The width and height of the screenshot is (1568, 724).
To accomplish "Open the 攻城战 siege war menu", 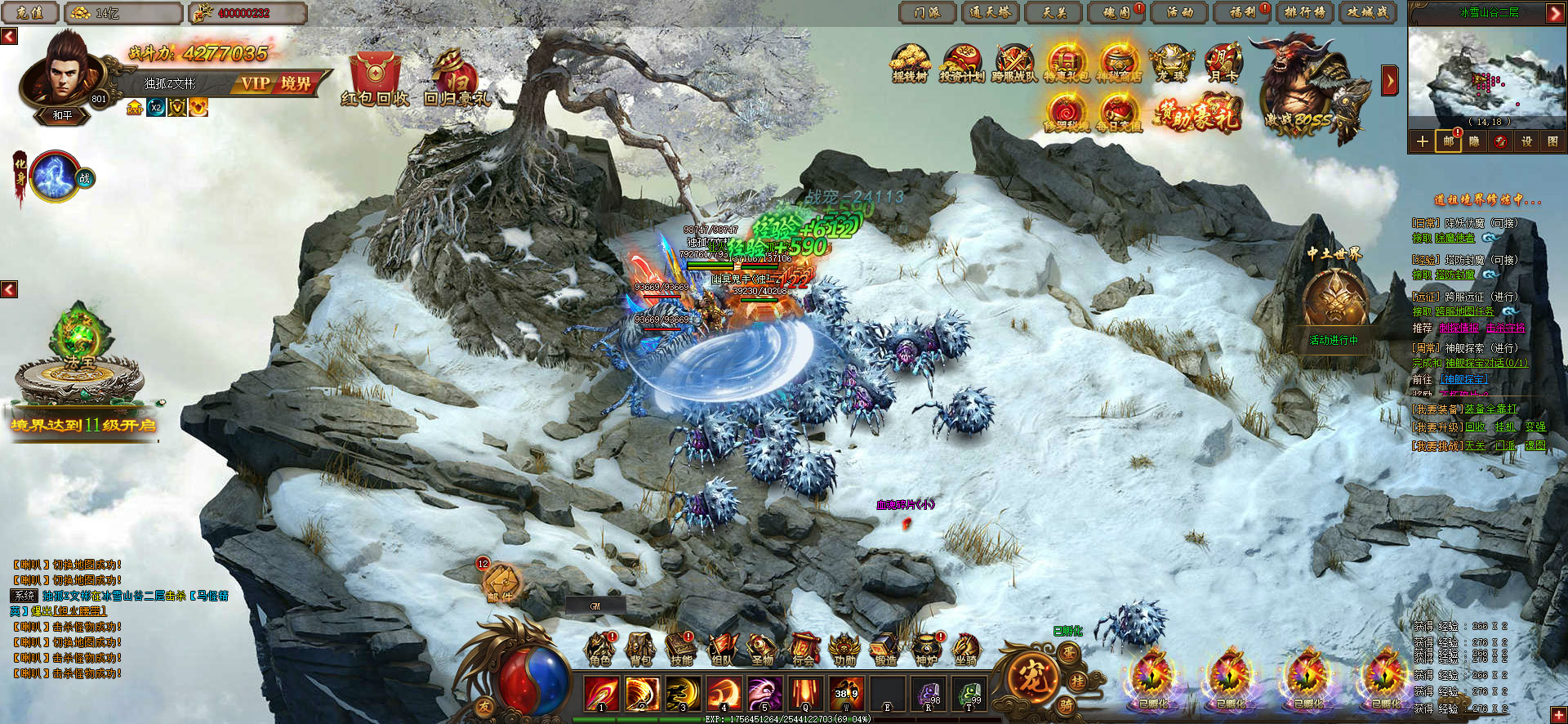I will click(1368, 12).
